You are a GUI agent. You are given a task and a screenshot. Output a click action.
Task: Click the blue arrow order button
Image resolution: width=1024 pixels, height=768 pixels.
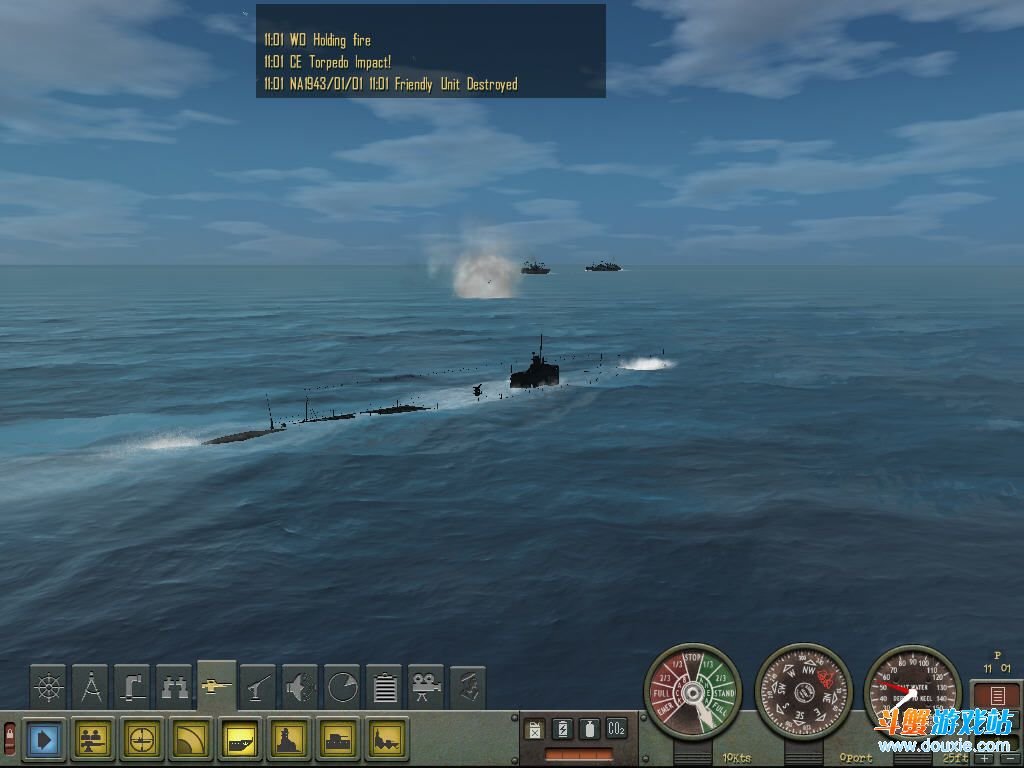(43, 740)
